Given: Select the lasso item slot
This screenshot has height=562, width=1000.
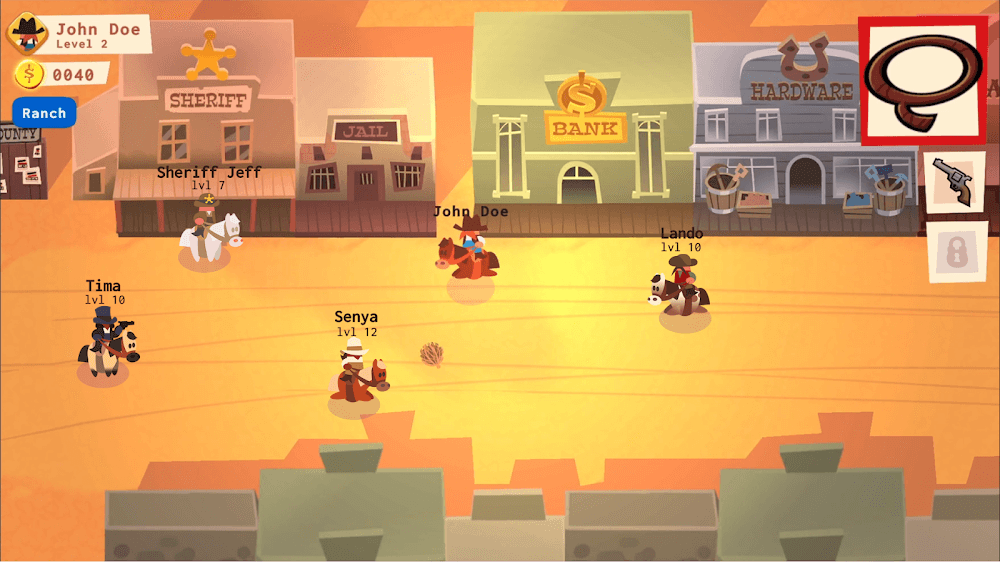Looking at the screenshot, I should pos(922,80).
